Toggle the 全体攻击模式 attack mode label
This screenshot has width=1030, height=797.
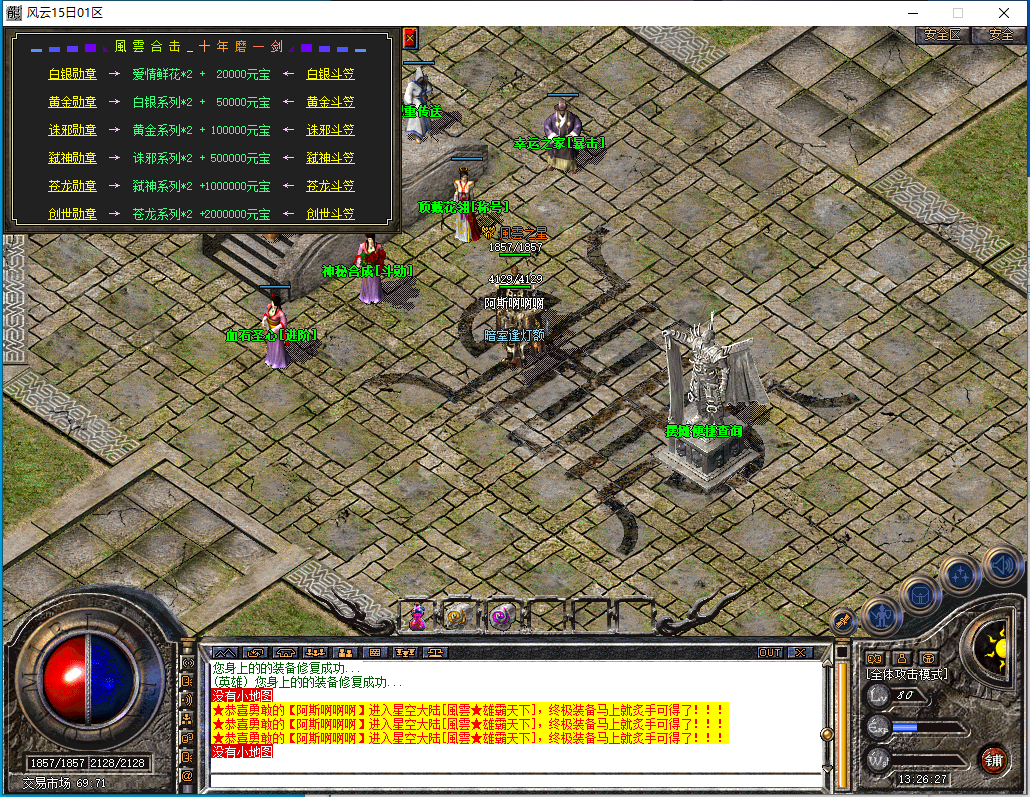pyautogui.click(x=907, y=674)
